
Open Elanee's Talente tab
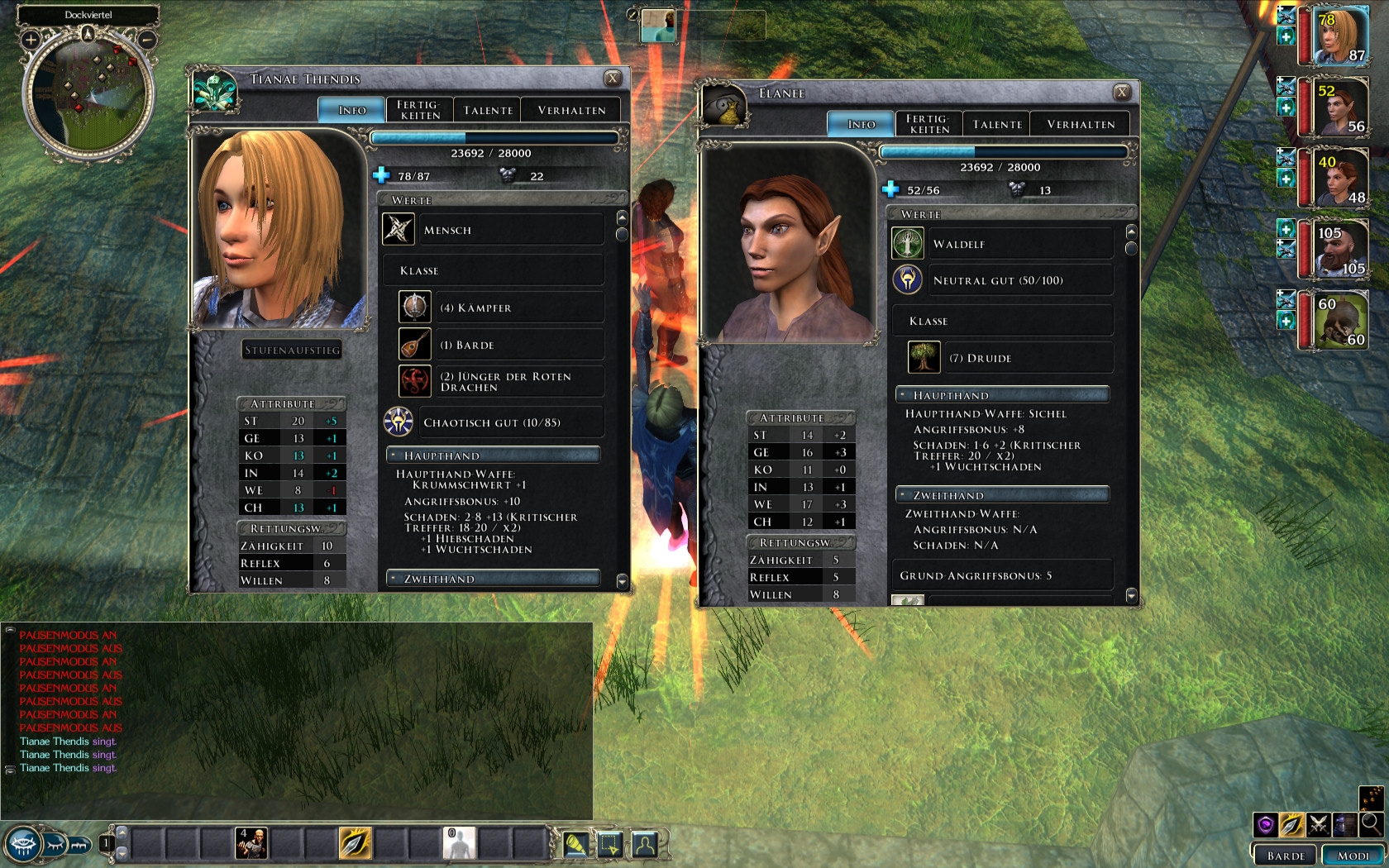[997, 124]
